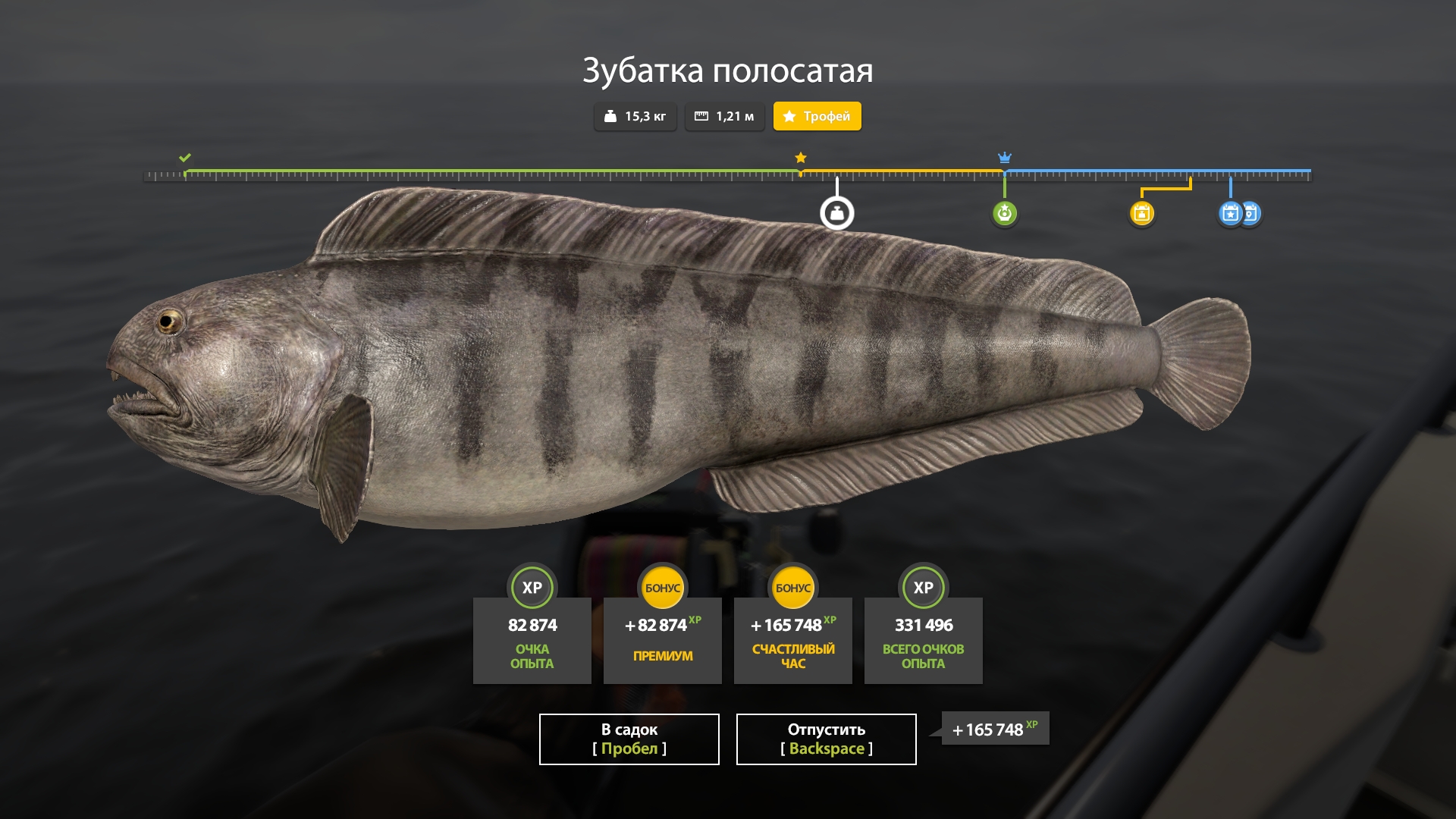The image size is (1456, 819).
Task: Put the fish in the keepnet (В садок)
Action: point(629,739)
